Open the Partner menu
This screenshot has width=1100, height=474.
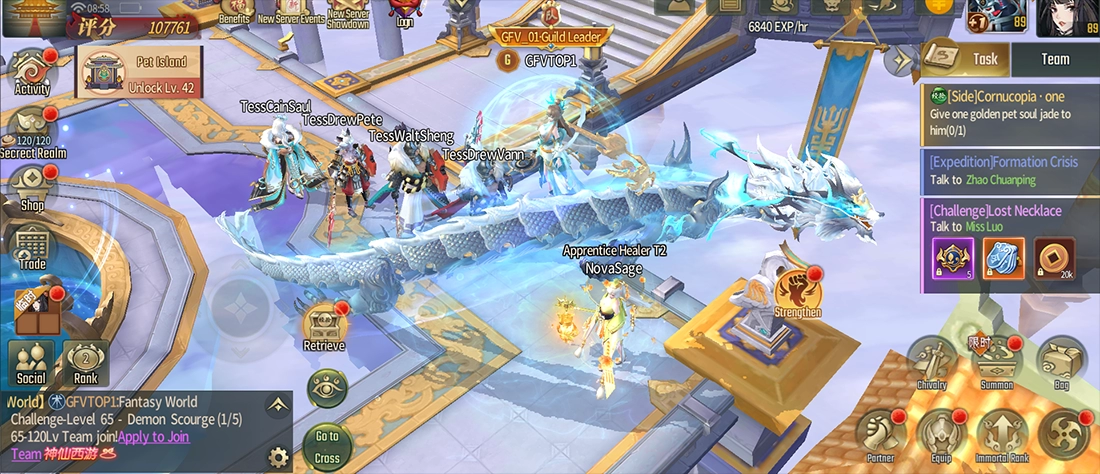tap(880, 433)
